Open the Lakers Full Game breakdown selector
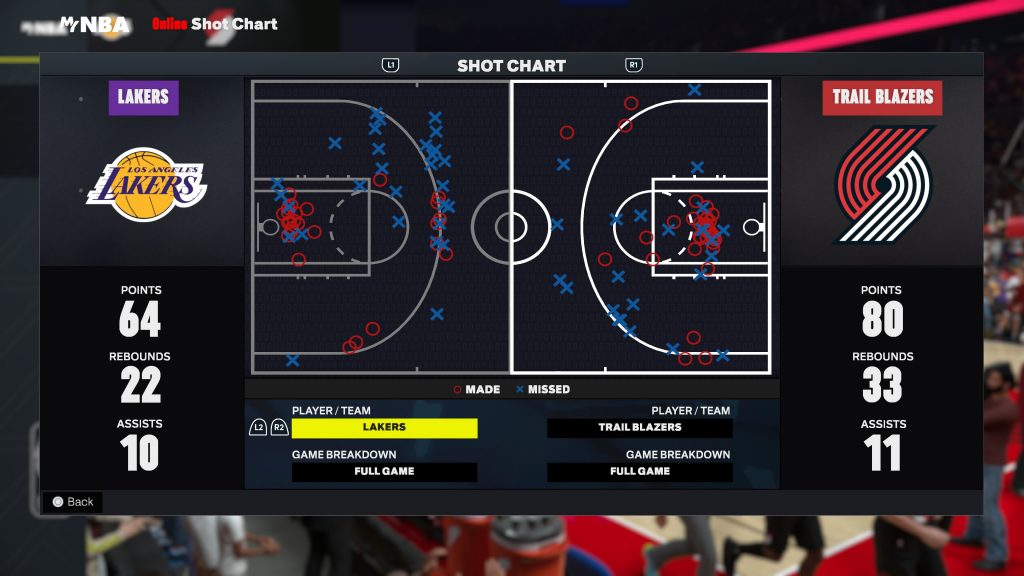1024x576 pixels. 384,472
